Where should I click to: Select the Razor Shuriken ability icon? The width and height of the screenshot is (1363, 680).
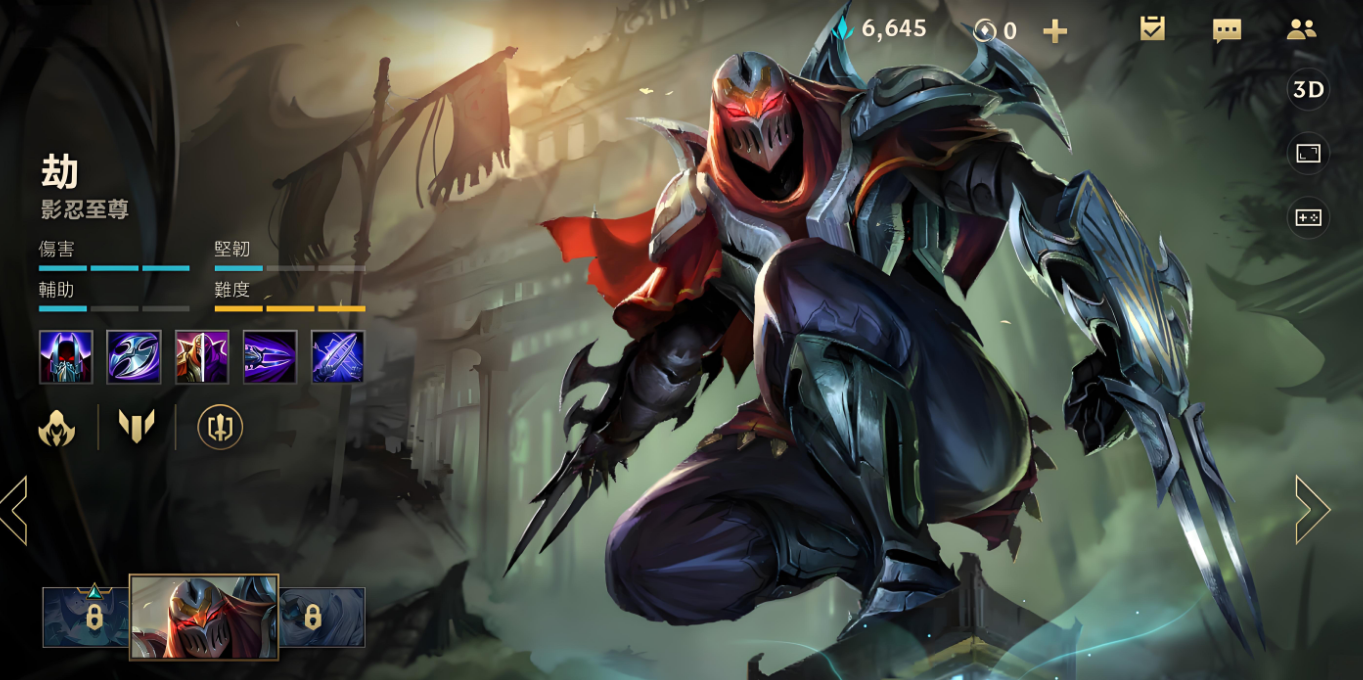(x=134, y=357)
